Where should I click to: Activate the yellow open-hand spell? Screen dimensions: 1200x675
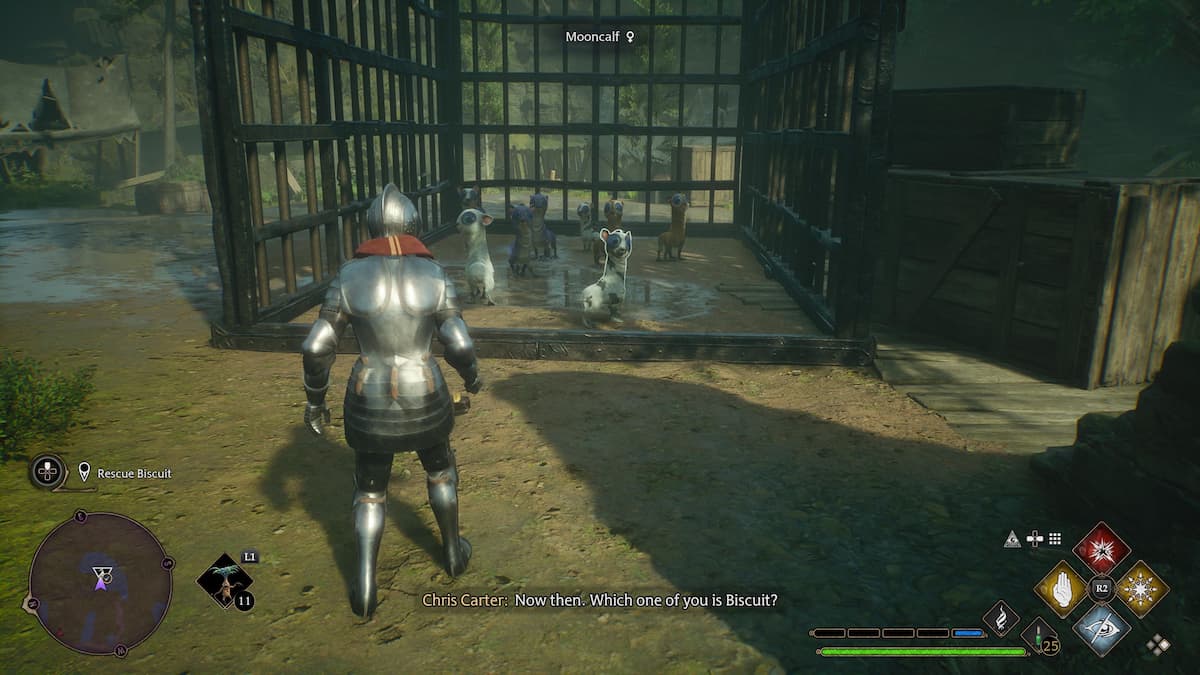[x=1061, y=588]
